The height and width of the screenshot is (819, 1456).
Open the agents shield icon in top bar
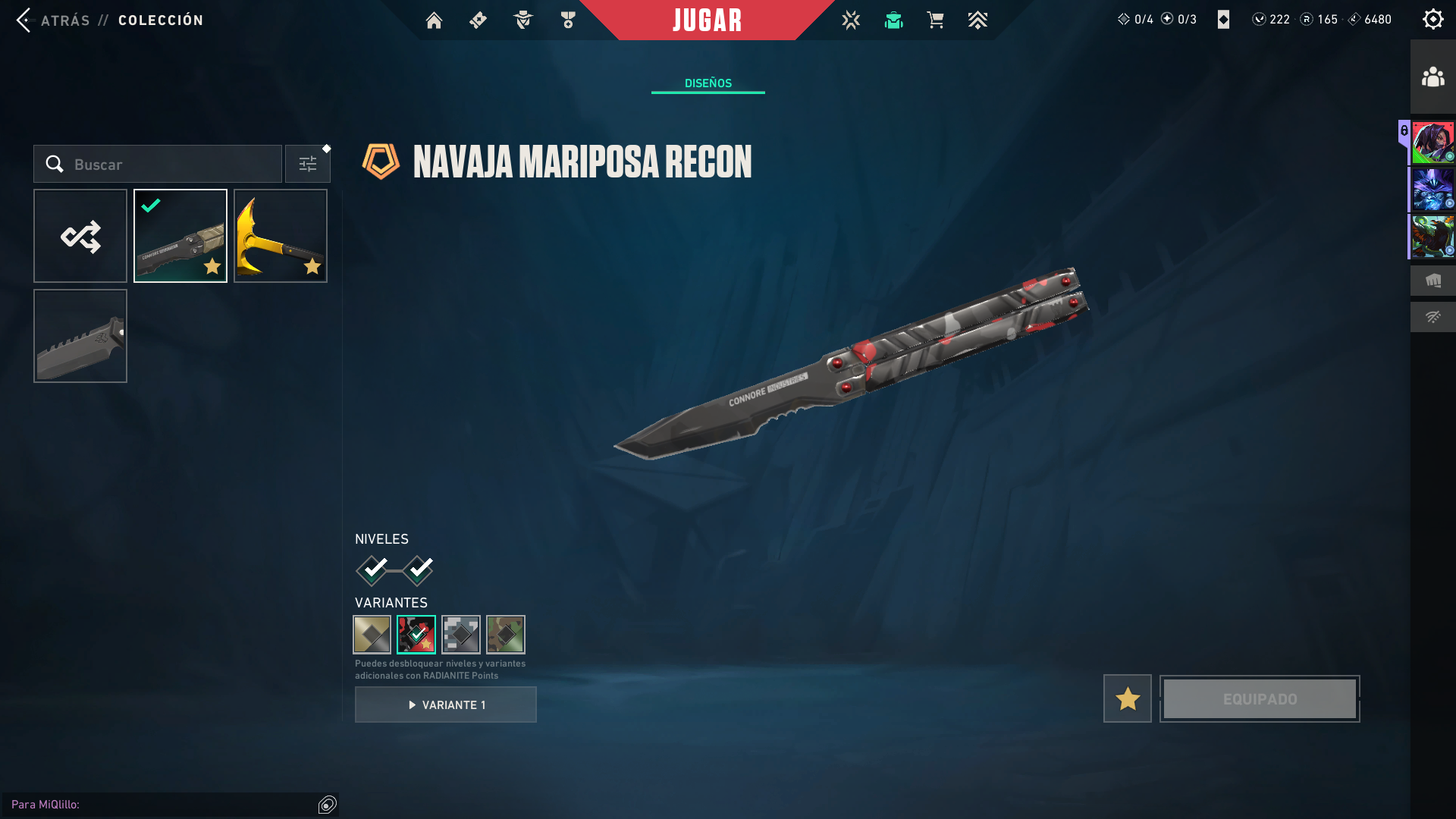(522, 20)
